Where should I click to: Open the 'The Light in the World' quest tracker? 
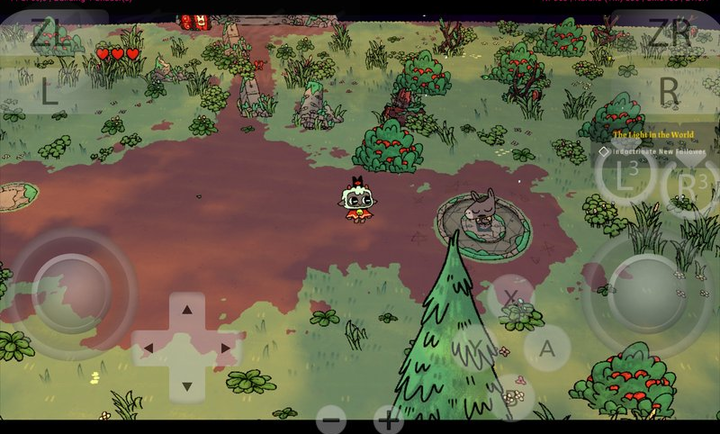coord(652,133)
